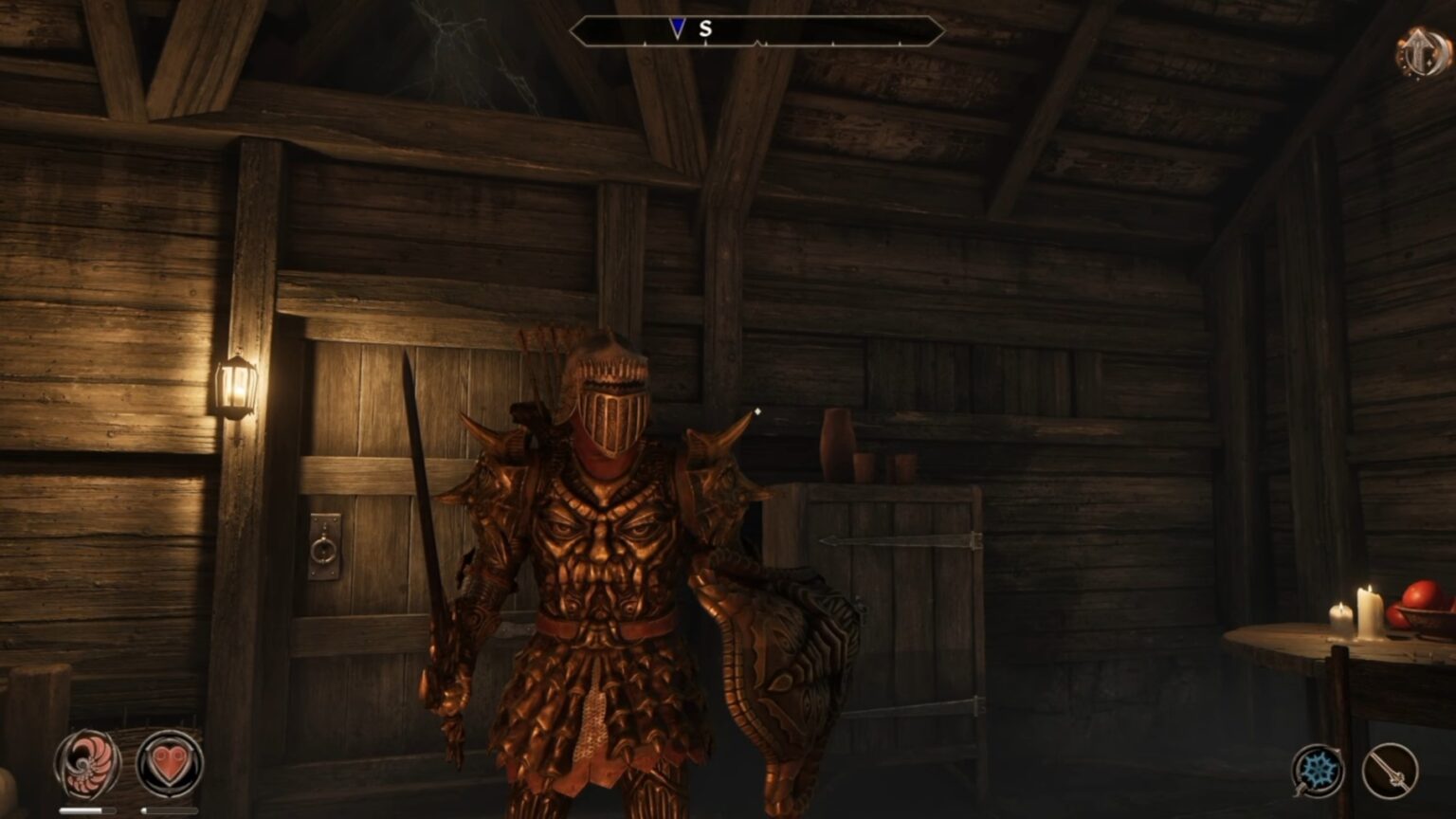Viewport: 1456px width, 819px height.
Task: Click the clay vase on the shelf
Action: tap(839, 442)
